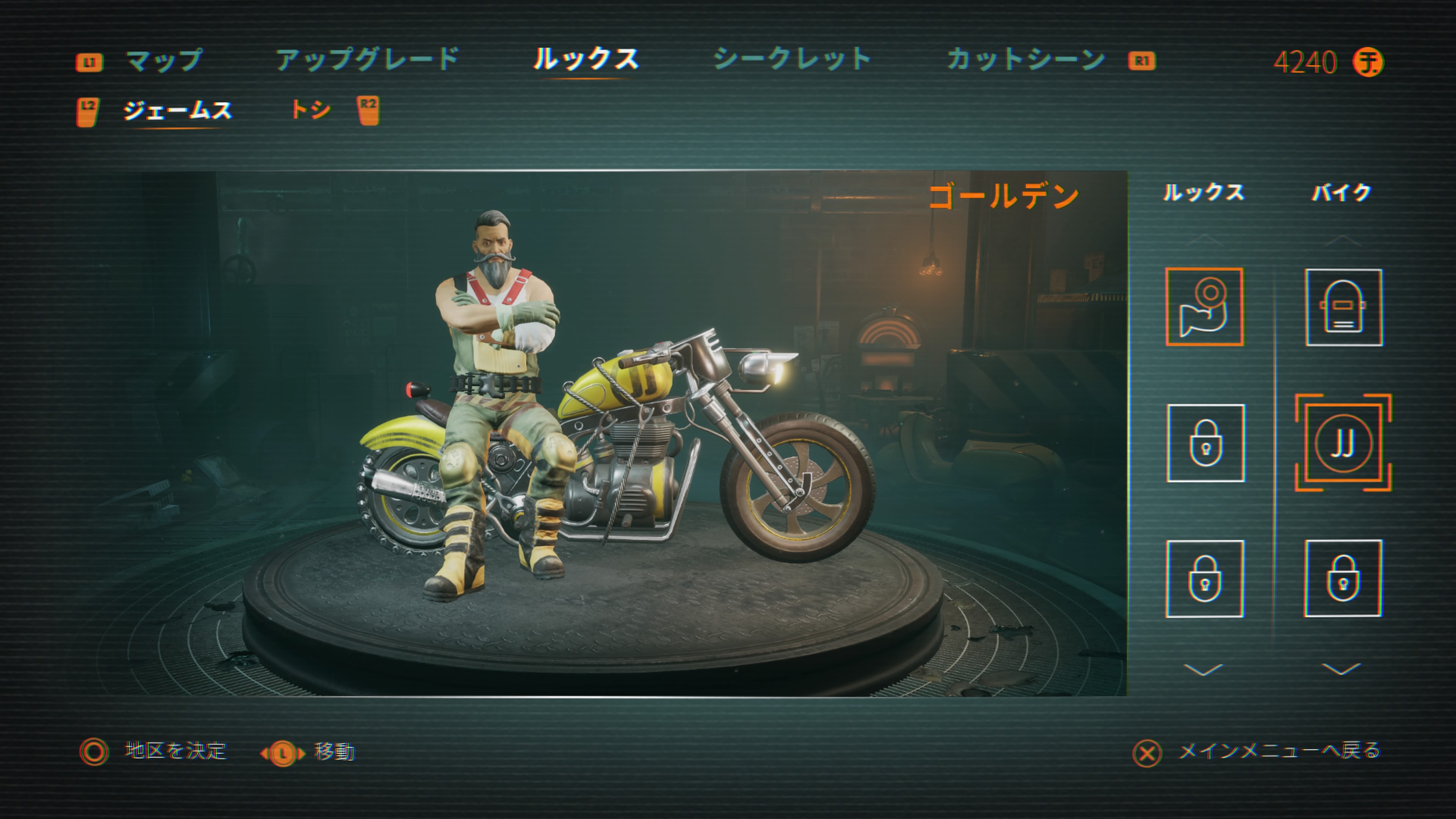1456x819 pixels.
Task: Select the flexing arm look tile
Action: (x=1204, y=307)
